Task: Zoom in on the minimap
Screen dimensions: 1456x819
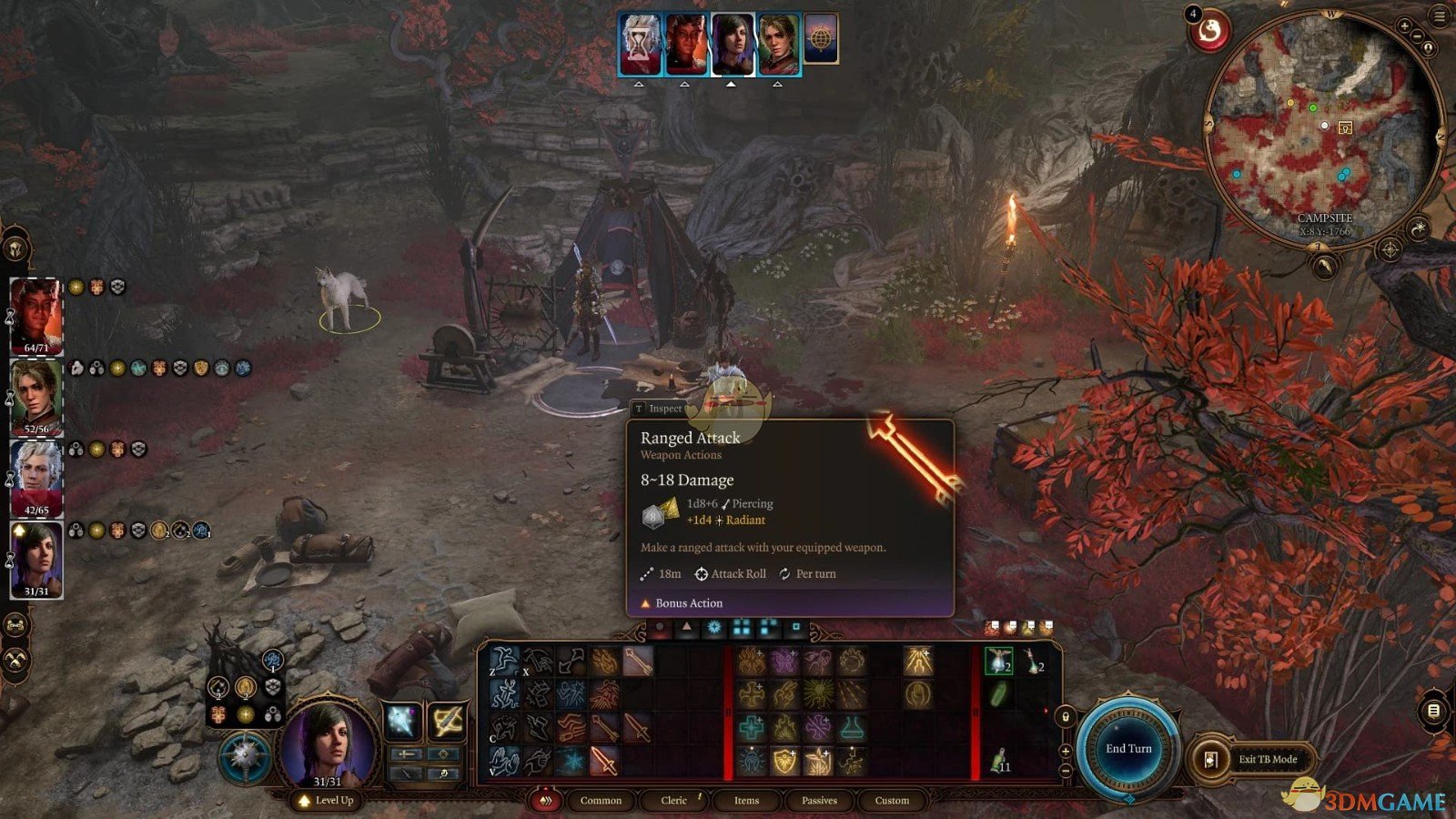Action: click(1405, 26)
